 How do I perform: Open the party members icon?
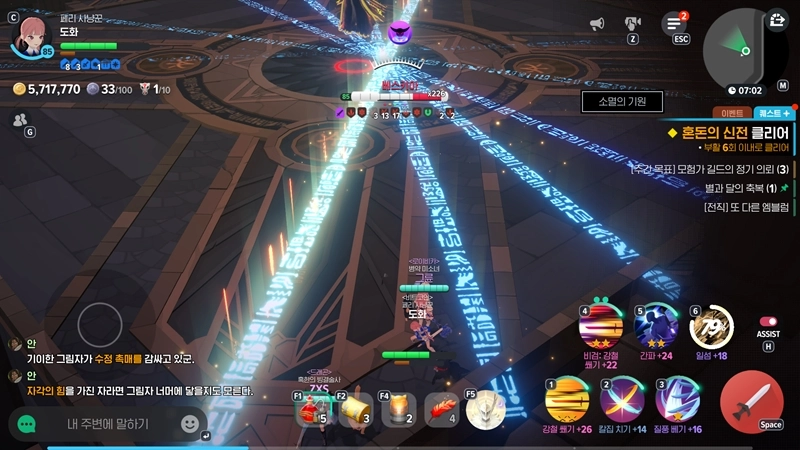[20, 119]
